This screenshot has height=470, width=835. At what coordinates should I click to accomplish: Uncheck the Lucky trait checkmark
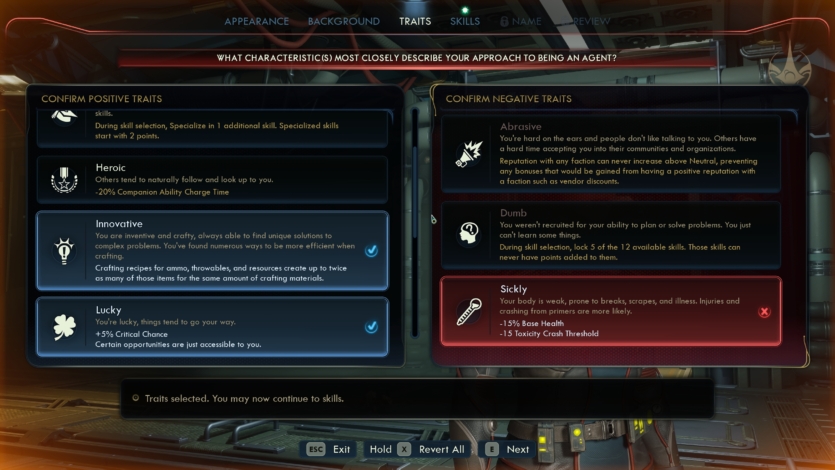[x=371, y=327]
